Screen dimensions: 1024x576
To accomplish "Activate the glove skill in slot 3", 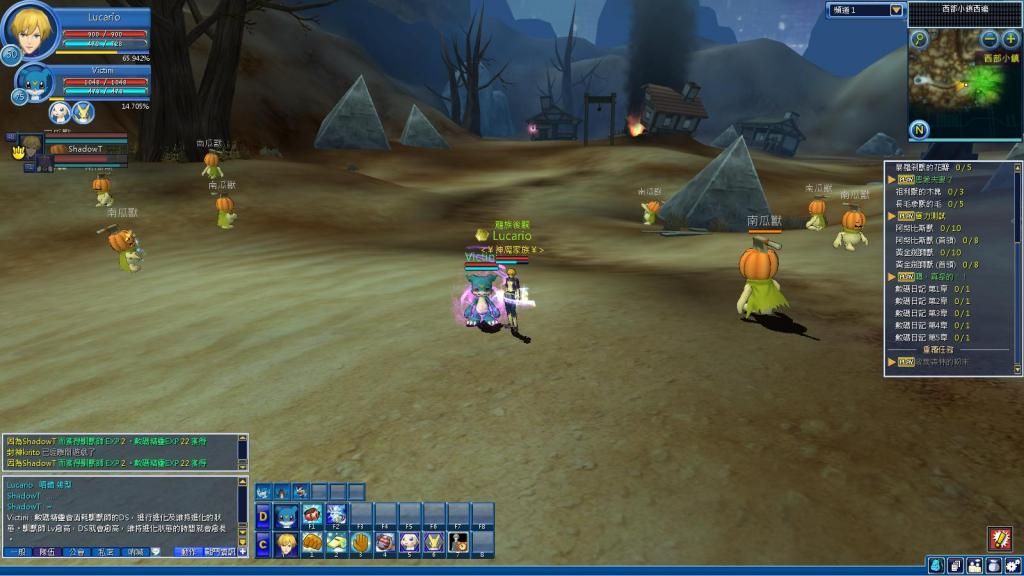I will [361, 542].
